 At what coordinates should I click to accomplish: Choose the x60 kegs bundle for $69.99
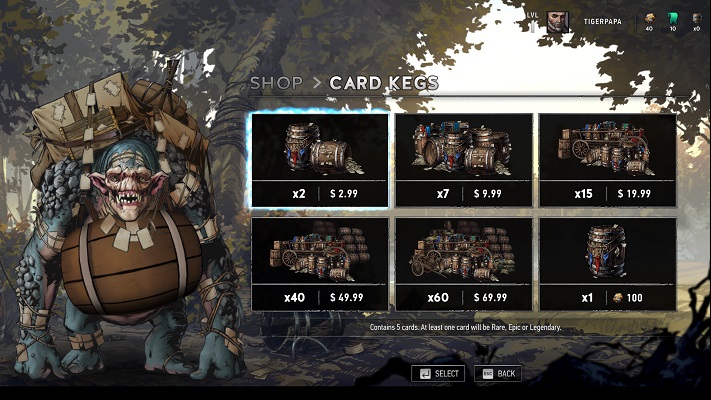tap(464, 265)
